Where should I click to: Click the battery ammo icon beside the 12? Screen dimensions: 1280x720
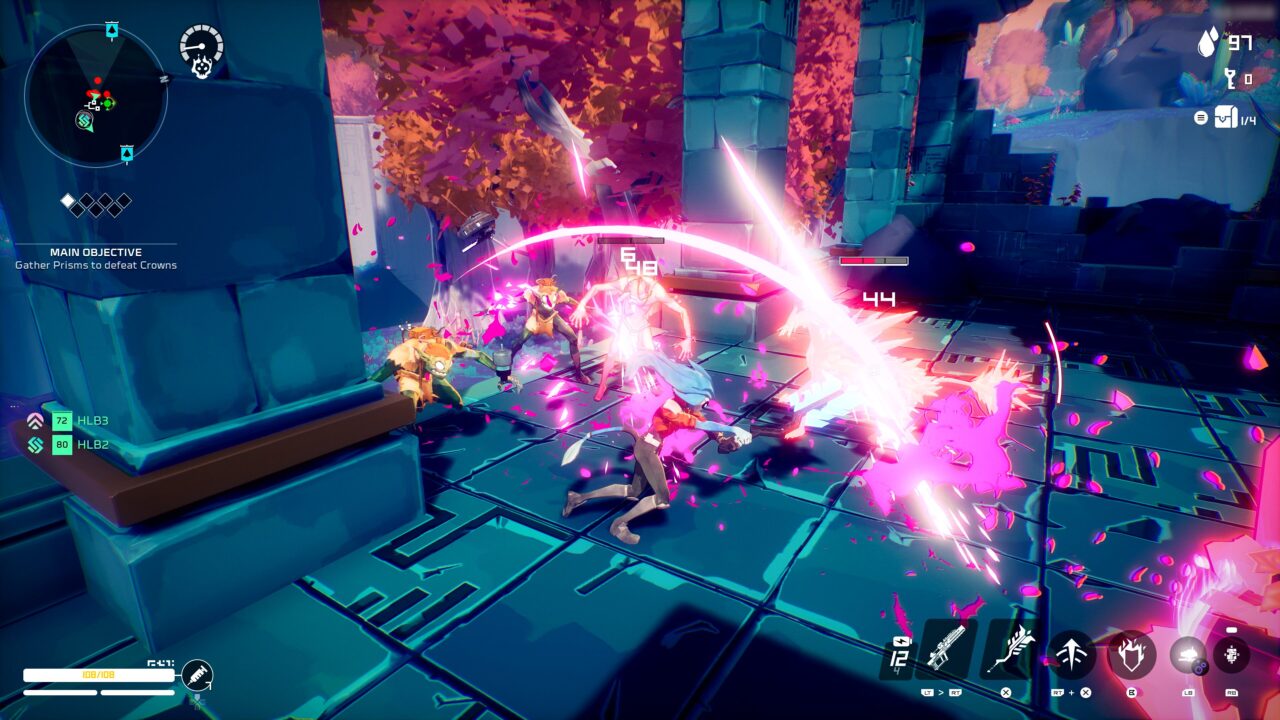click(902, 640)
